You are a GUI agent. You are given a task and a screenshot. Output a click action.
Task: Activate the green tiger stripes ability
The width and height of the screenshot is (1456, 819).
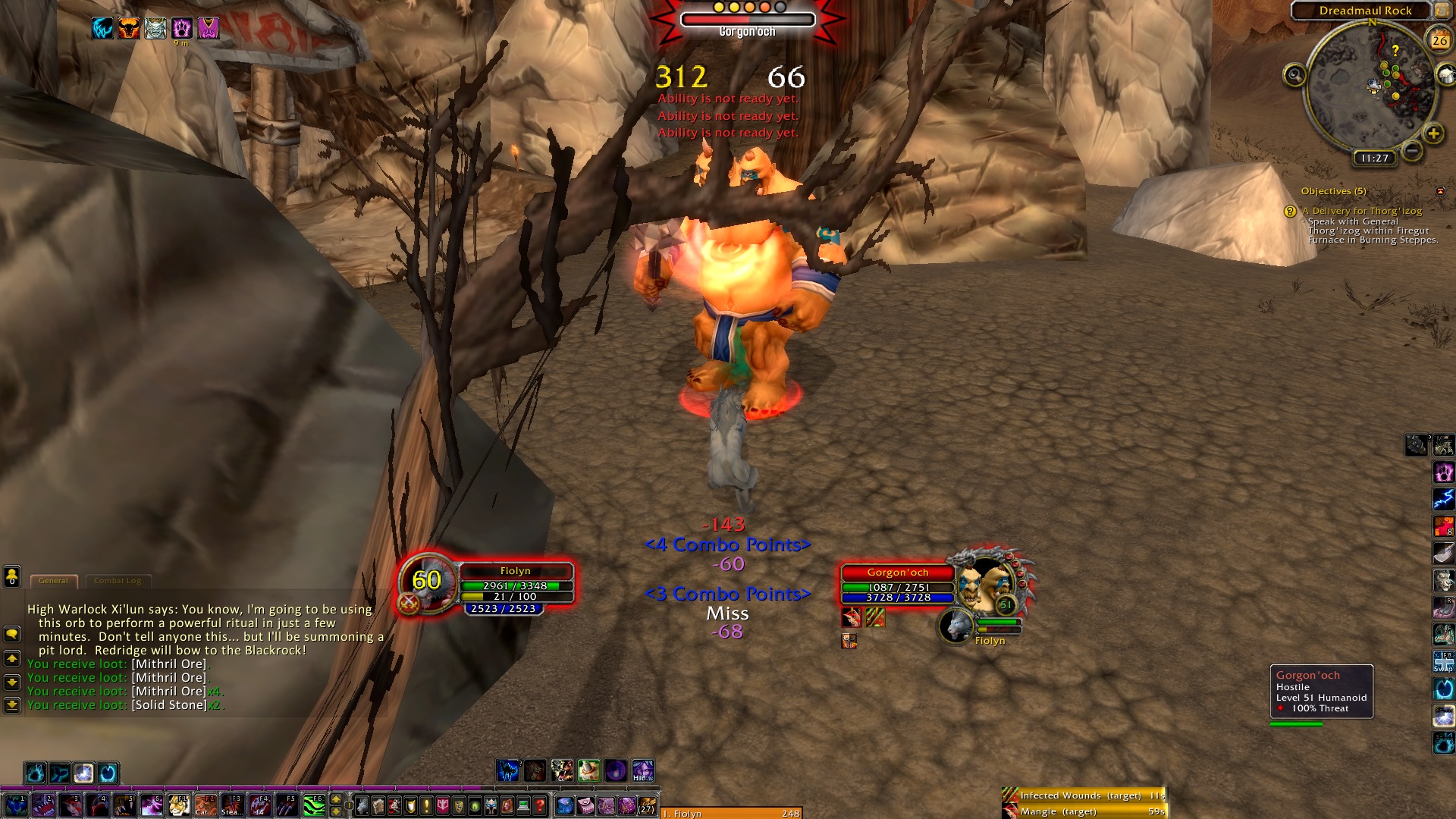click(x=314, y=805)
